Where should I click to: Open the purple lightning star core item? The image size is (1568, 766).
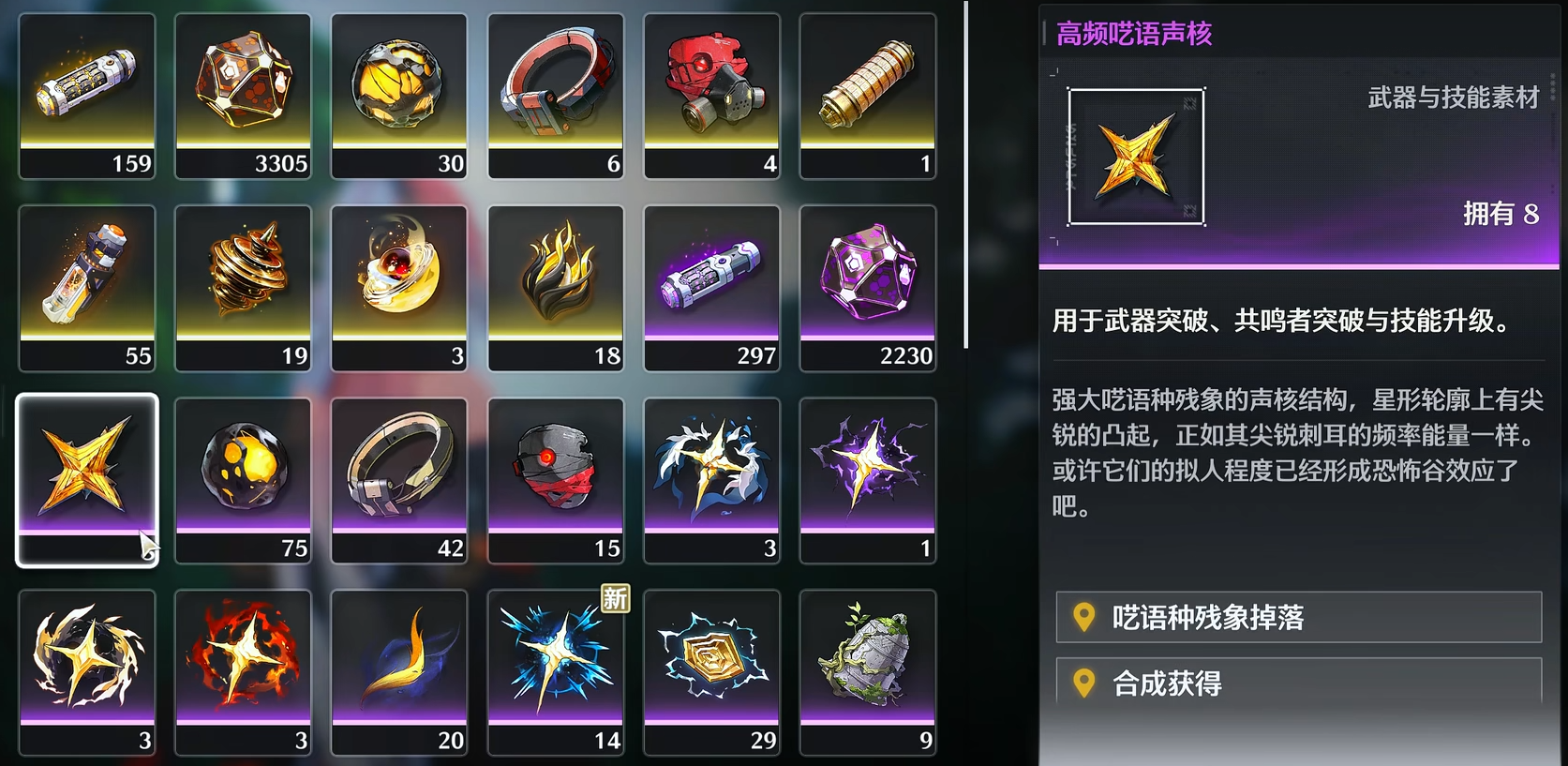click(x=868, y=476)
